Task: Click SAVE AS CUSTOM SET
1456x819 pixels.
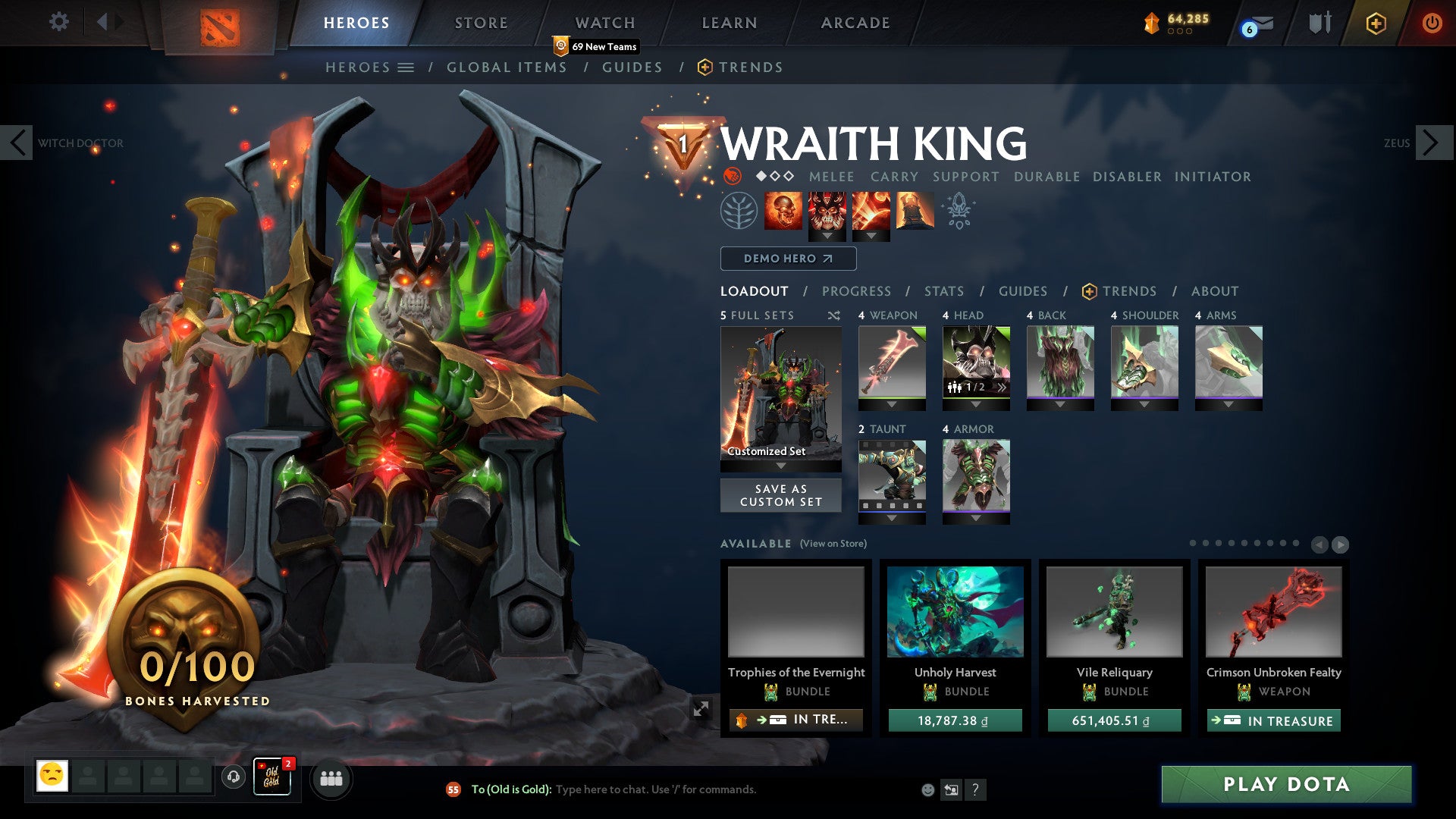Action: point(780,495)
